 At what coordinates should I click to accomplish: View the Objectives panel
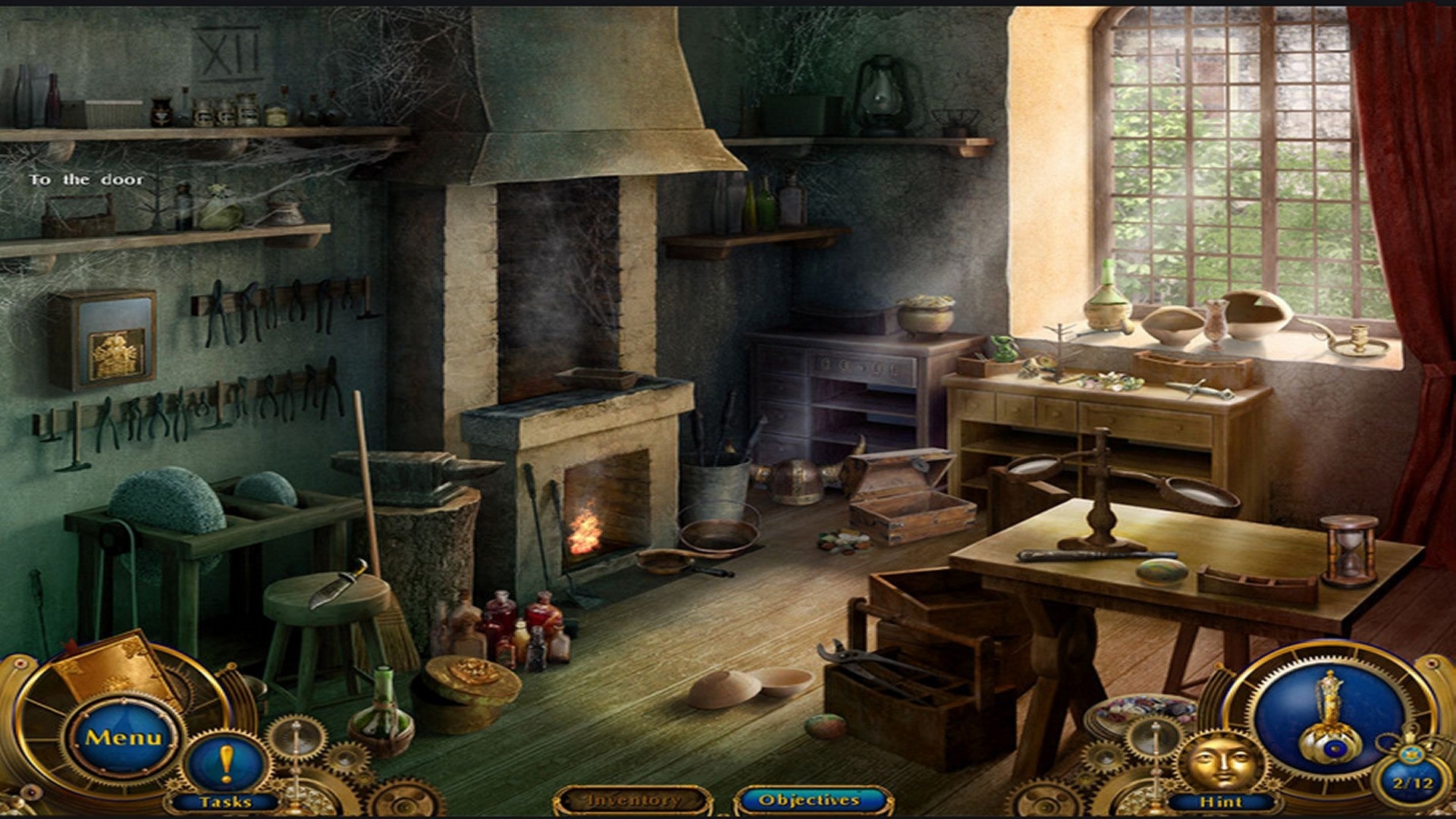click(810, 800)
